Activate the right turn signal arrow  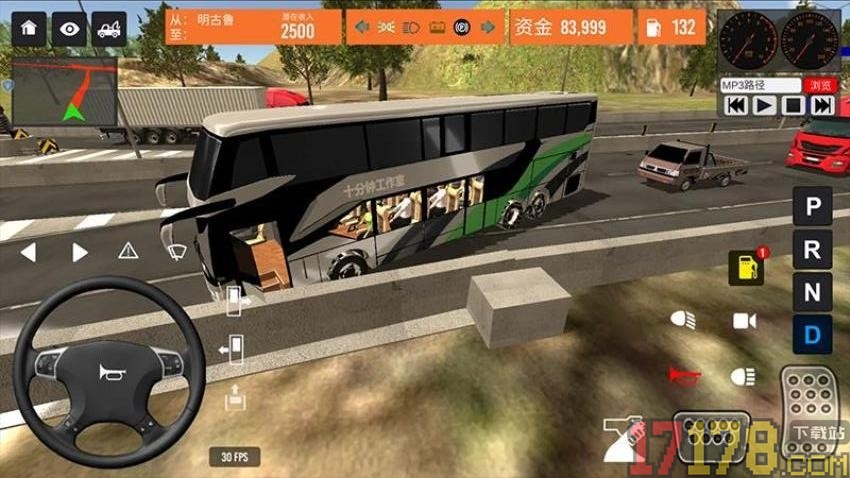coord(80,252)
